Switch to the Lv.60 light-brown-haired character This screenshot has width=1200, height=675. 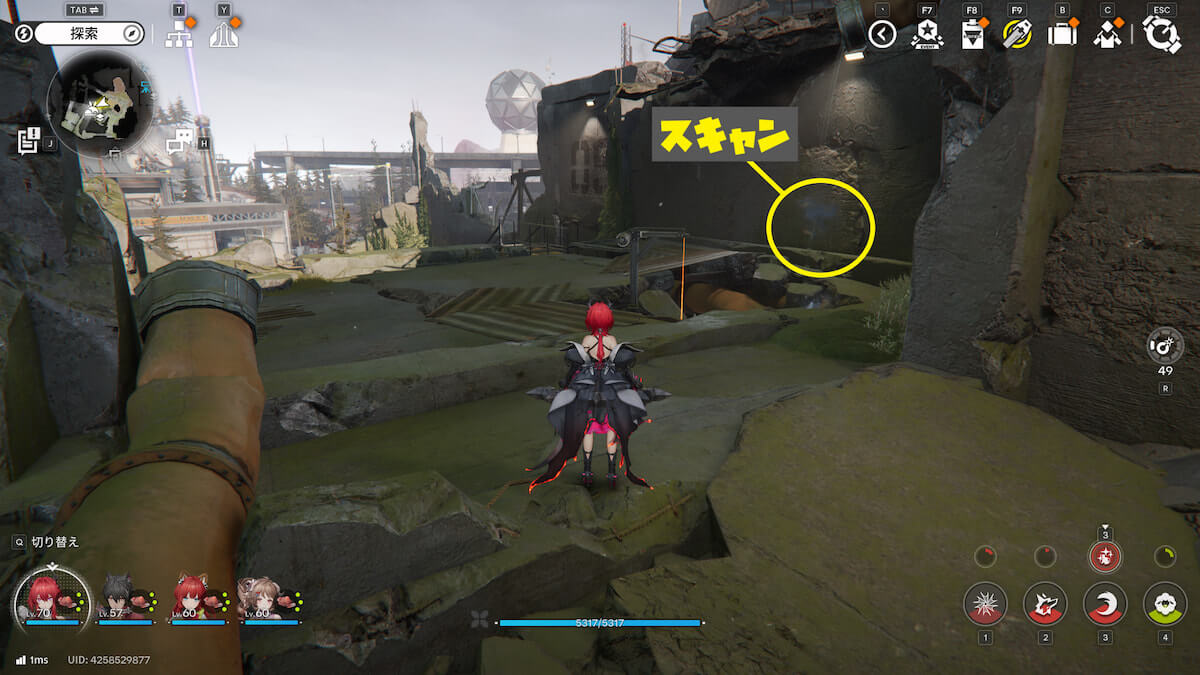tap(268, 598)
